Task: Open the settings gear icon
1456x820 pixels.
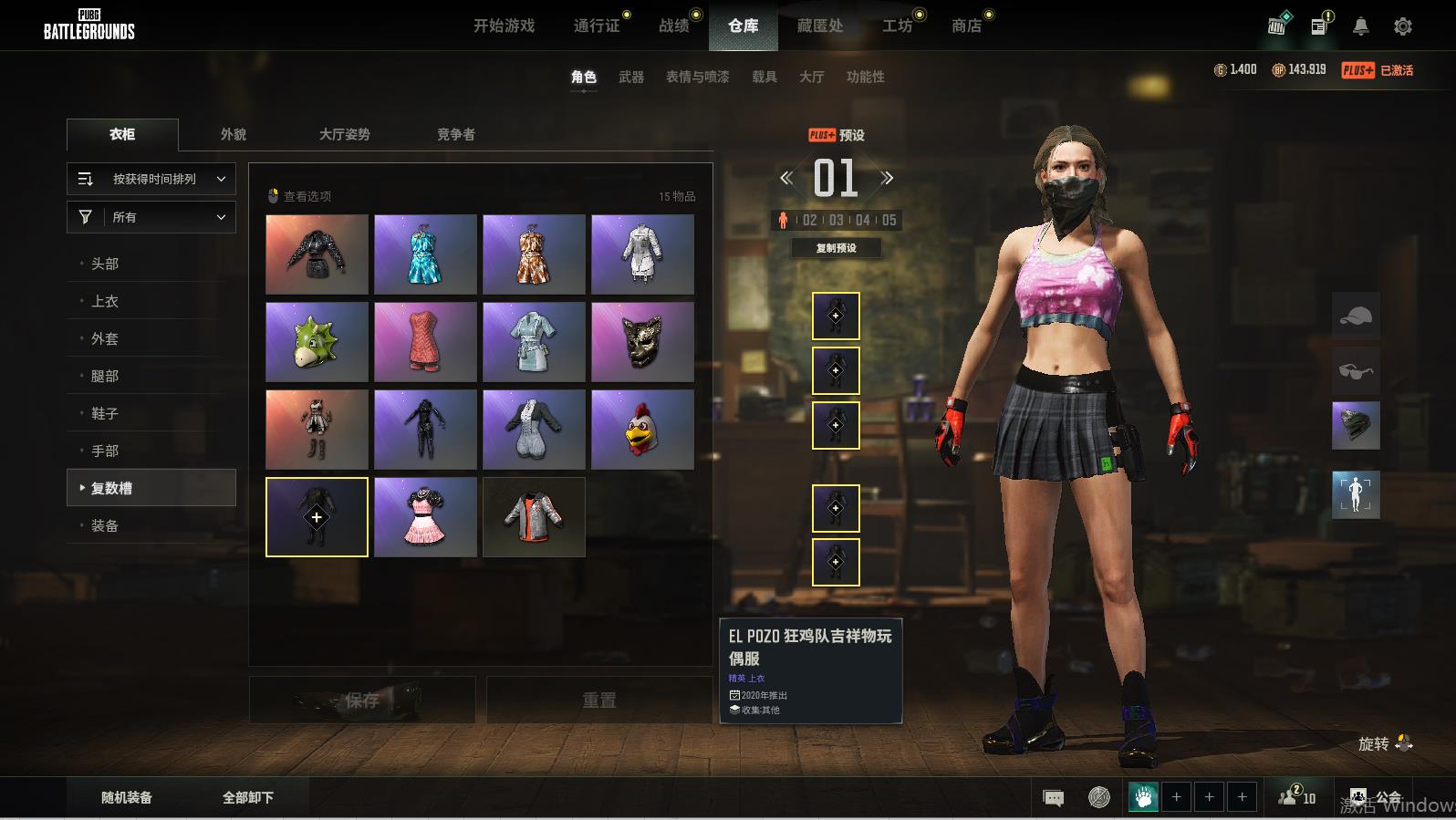Action: (1402, 26)
